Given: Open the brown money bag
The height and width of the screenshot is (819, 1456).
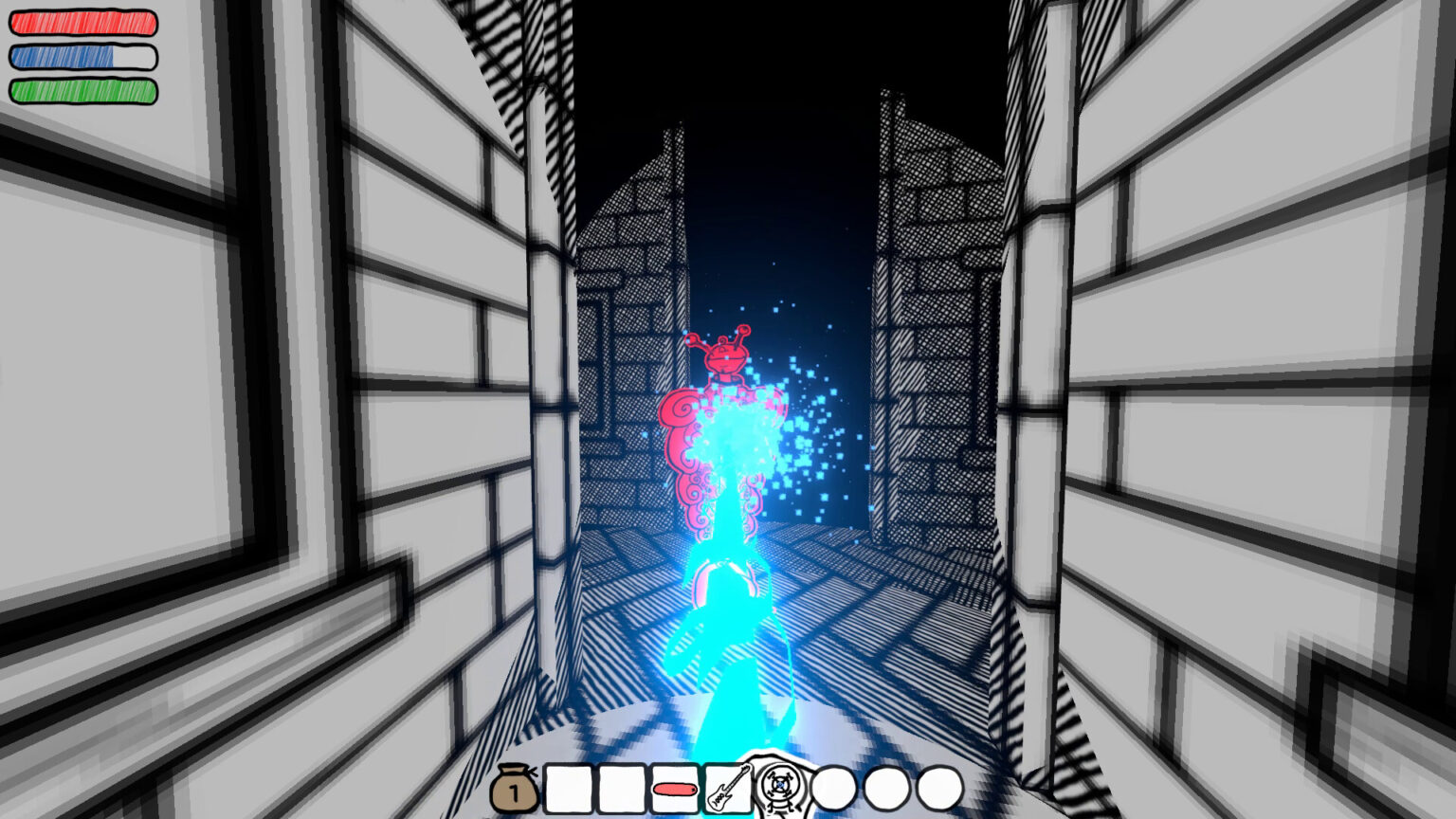Looking at the screenshot, I should click(515, 790).
